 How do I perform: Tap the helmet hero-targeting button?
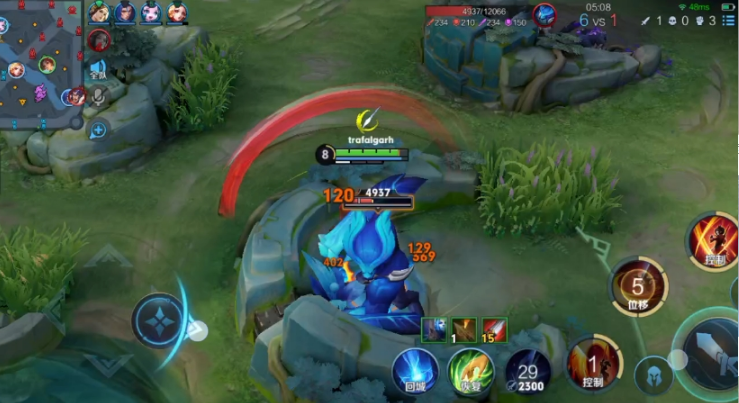[652, 374]
